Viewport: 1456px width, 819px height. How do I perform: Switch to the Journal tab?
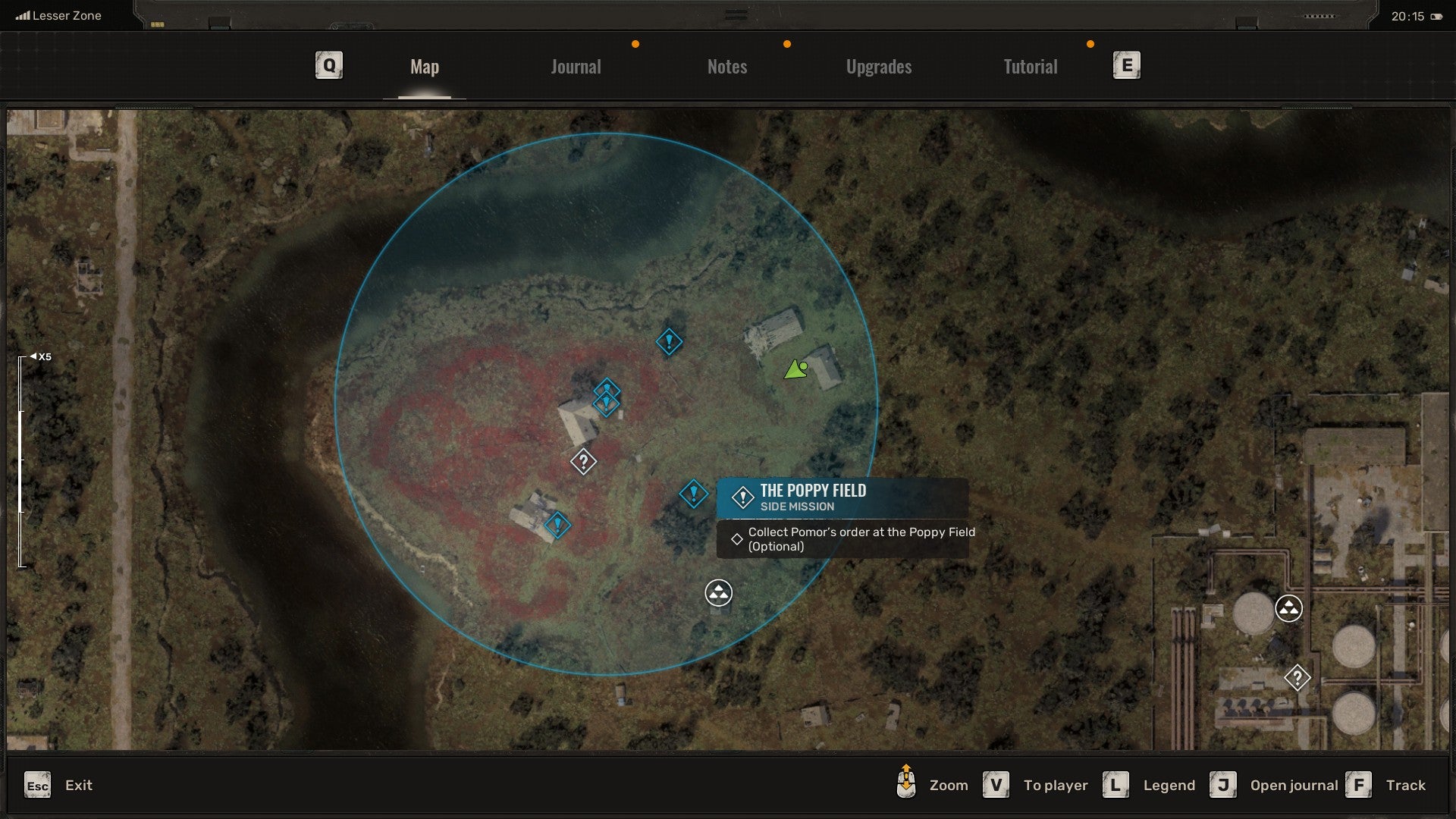point(576,66)
